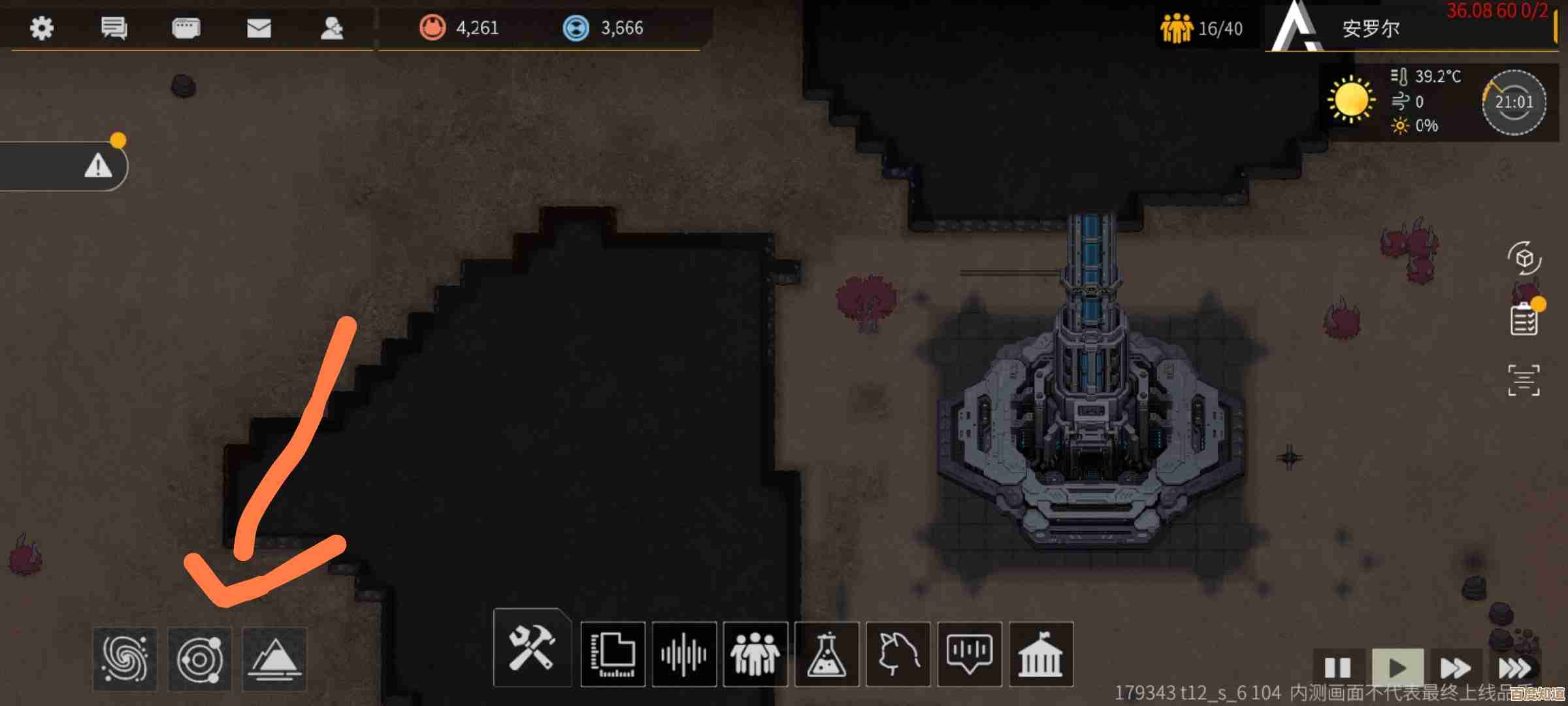The height and width of the screenshot is (706, 1568).
Task: Open the blueprint zone planning tool
Action: click(x=613, y=654)
